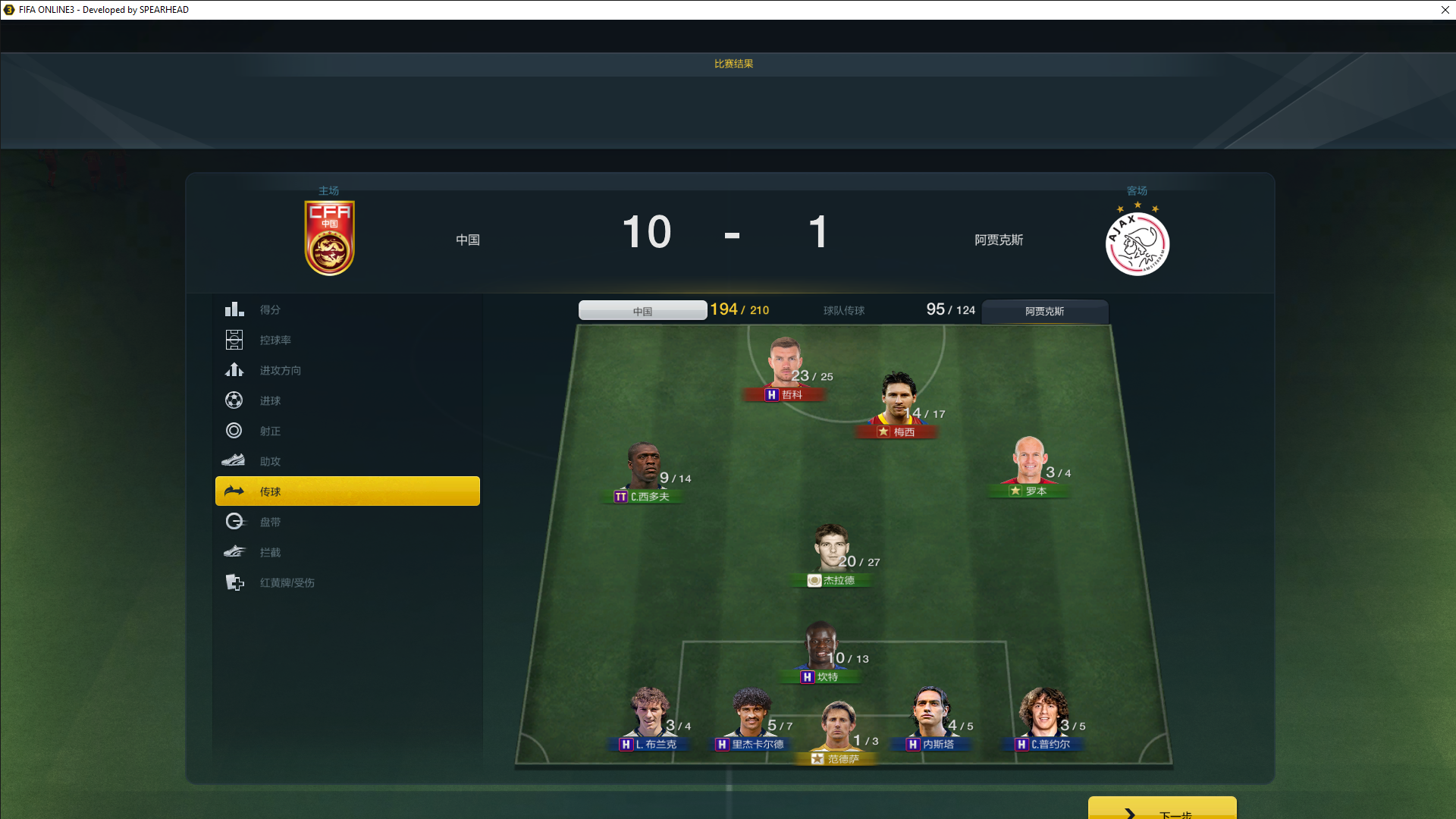Image resolution: width=1456 pixels, height=819 pixels.
Task: Select the 射正 shots on target entry
Action: pos(270,431)
